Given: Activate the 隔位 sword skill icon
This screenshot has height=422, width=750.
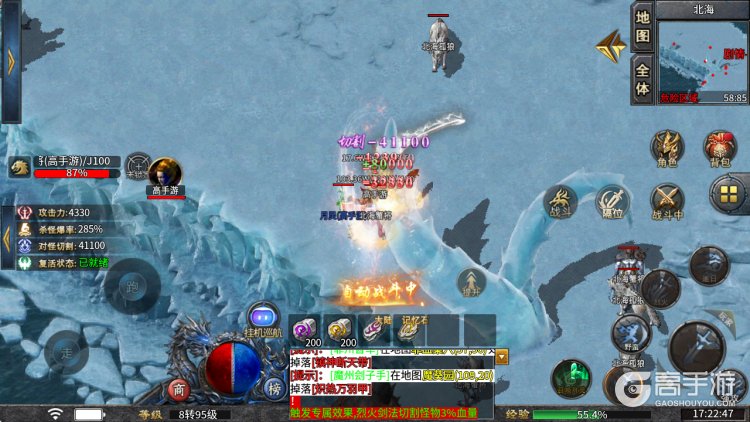Looking at the screenshot, I should (x=612, y=201).
